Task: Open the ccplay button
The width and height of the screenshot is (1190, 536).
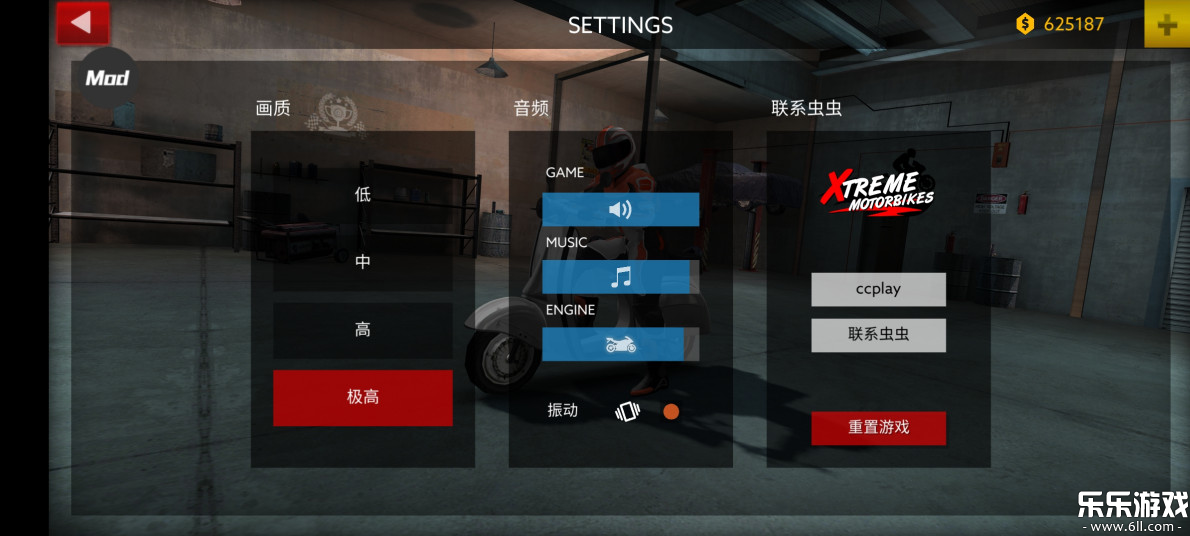Action: [x=878, y=289]
